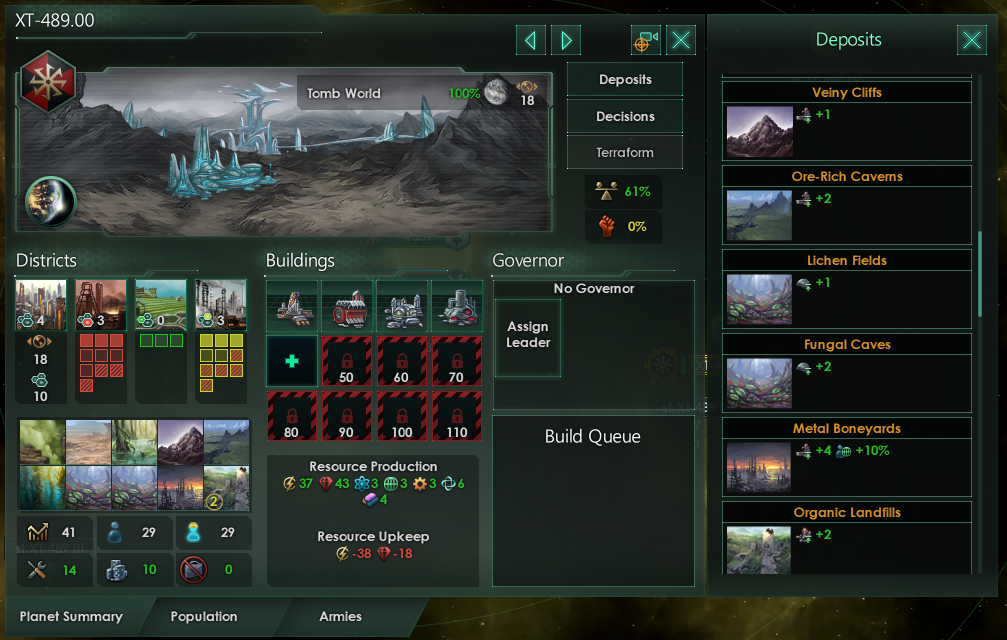This screenshot has height=640, width=1007.
Task: Close the Deposits side panel
Action: pos(971,40)
